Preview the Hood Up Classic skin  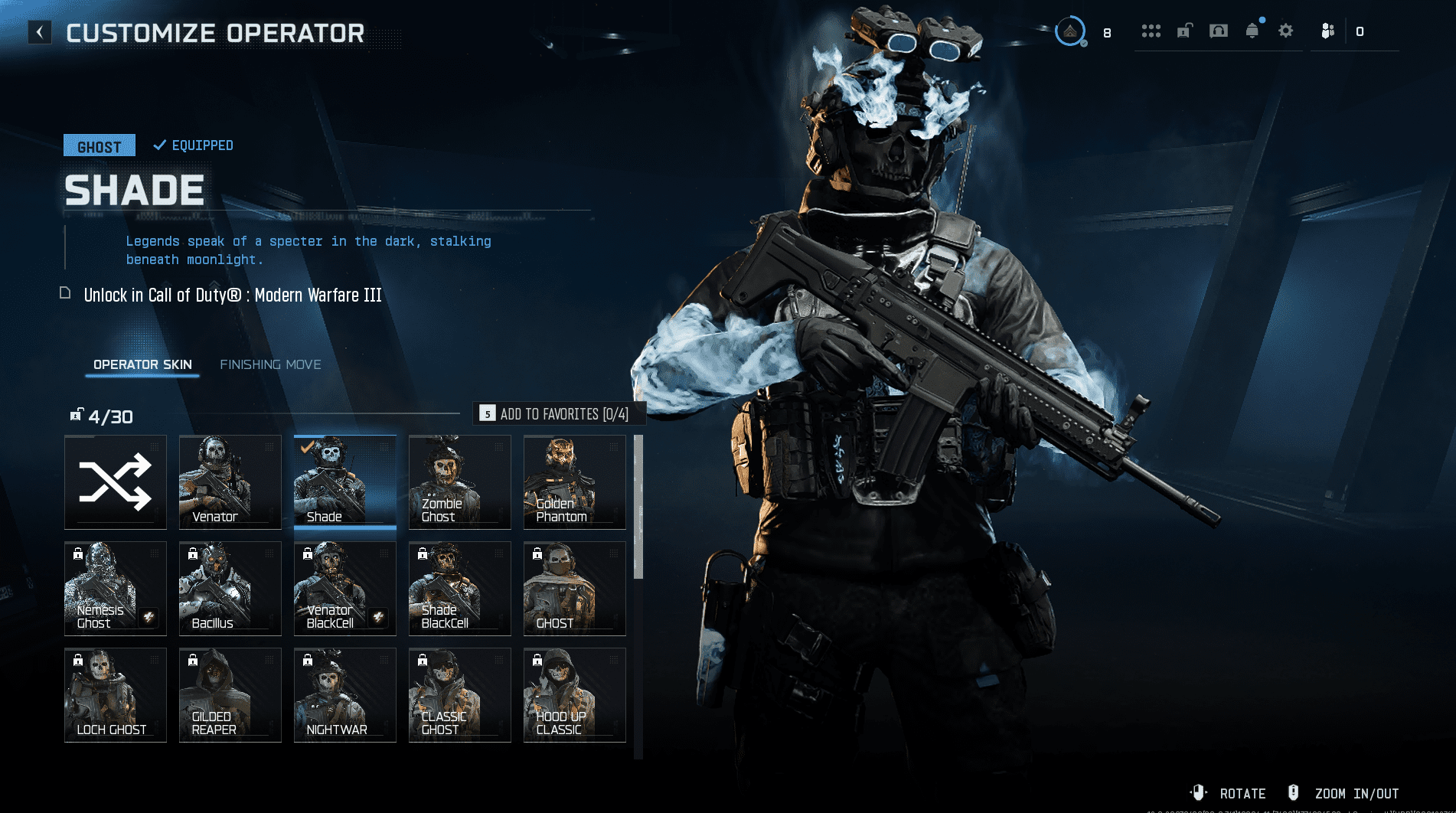[x=575, y=695]
